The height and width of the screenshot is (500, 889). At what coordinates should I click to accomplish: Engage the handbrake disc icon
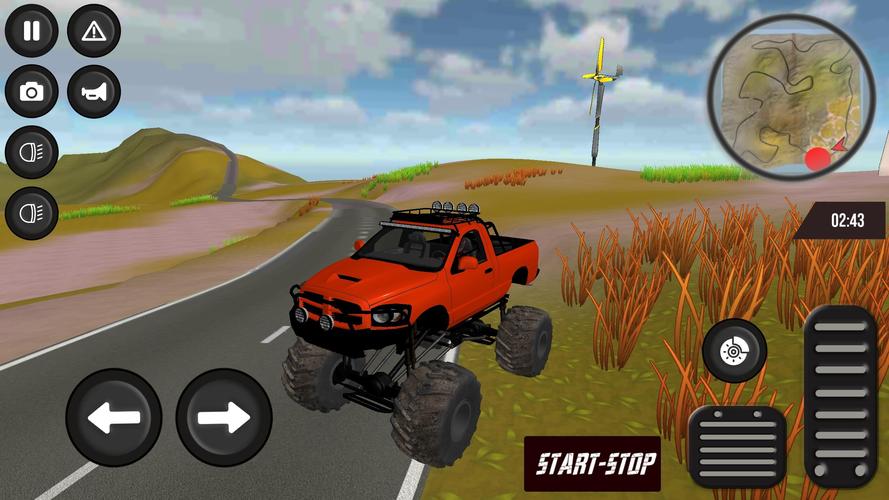[734, 351]
